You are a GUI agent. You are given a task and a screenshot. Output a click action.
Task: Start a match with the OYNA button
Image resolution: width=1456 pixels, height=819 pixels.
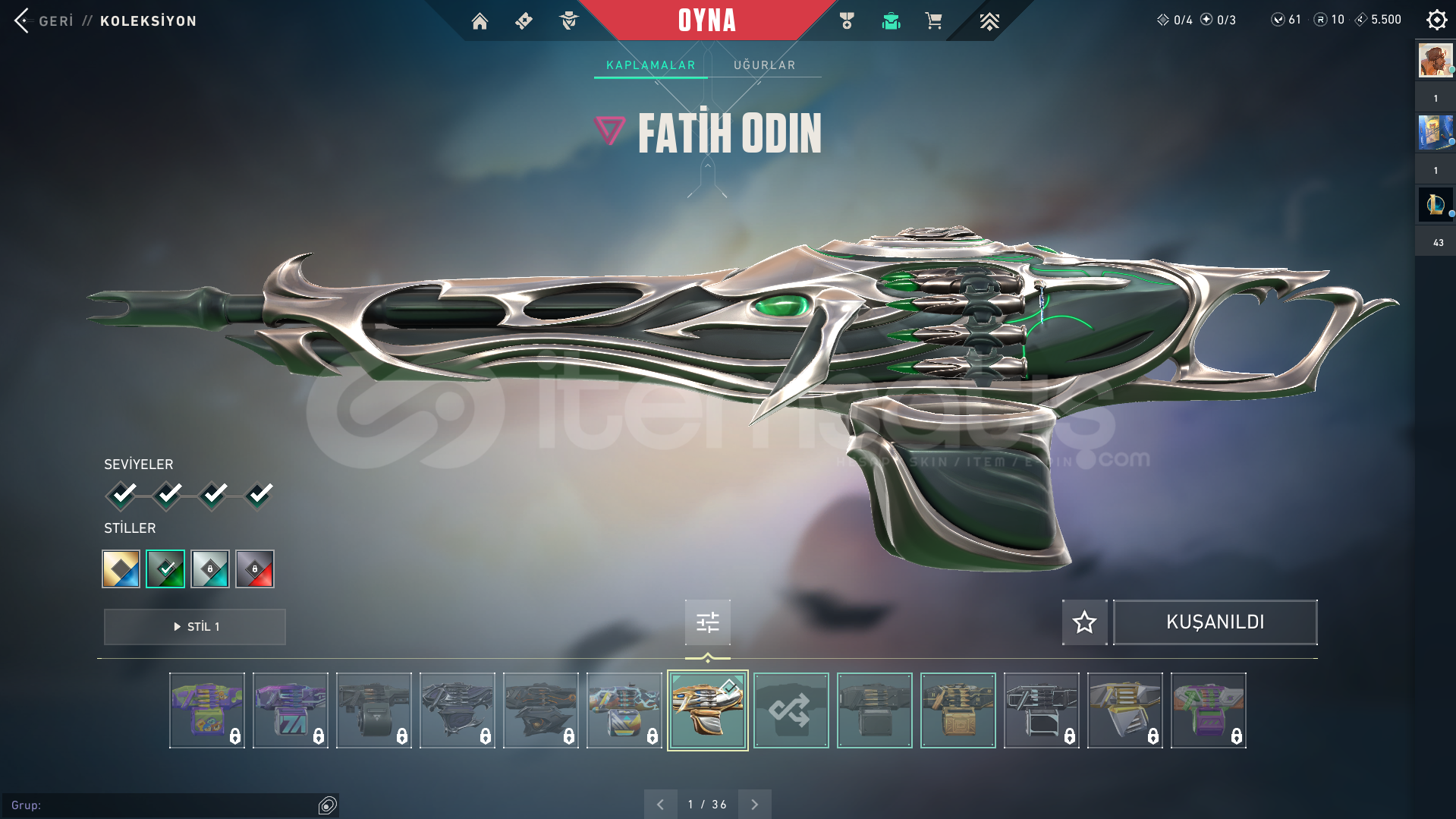coord(706,20)
